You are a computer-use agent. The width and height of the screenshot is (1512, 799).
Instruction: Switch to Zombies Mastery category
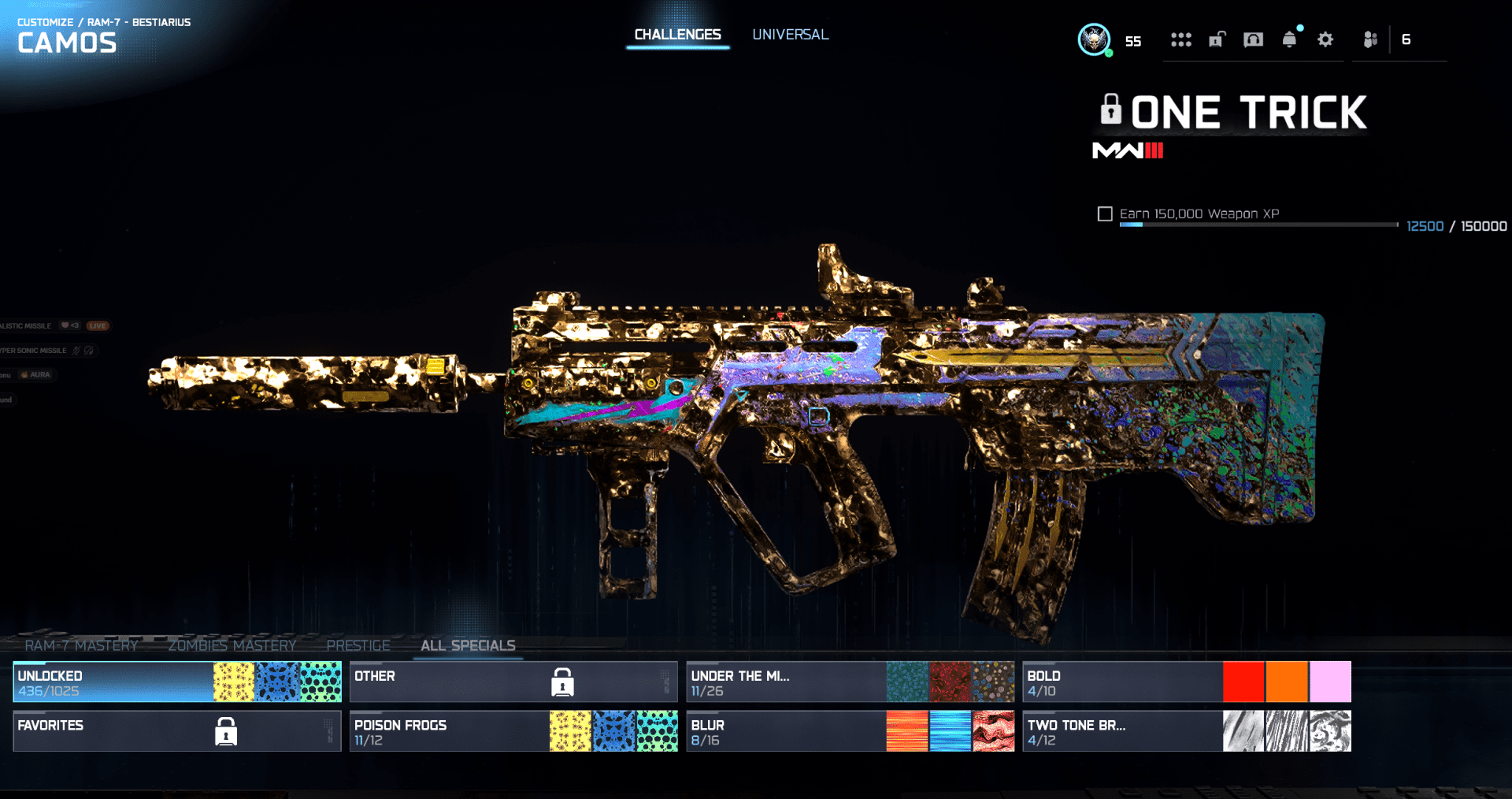pos(232,645)
